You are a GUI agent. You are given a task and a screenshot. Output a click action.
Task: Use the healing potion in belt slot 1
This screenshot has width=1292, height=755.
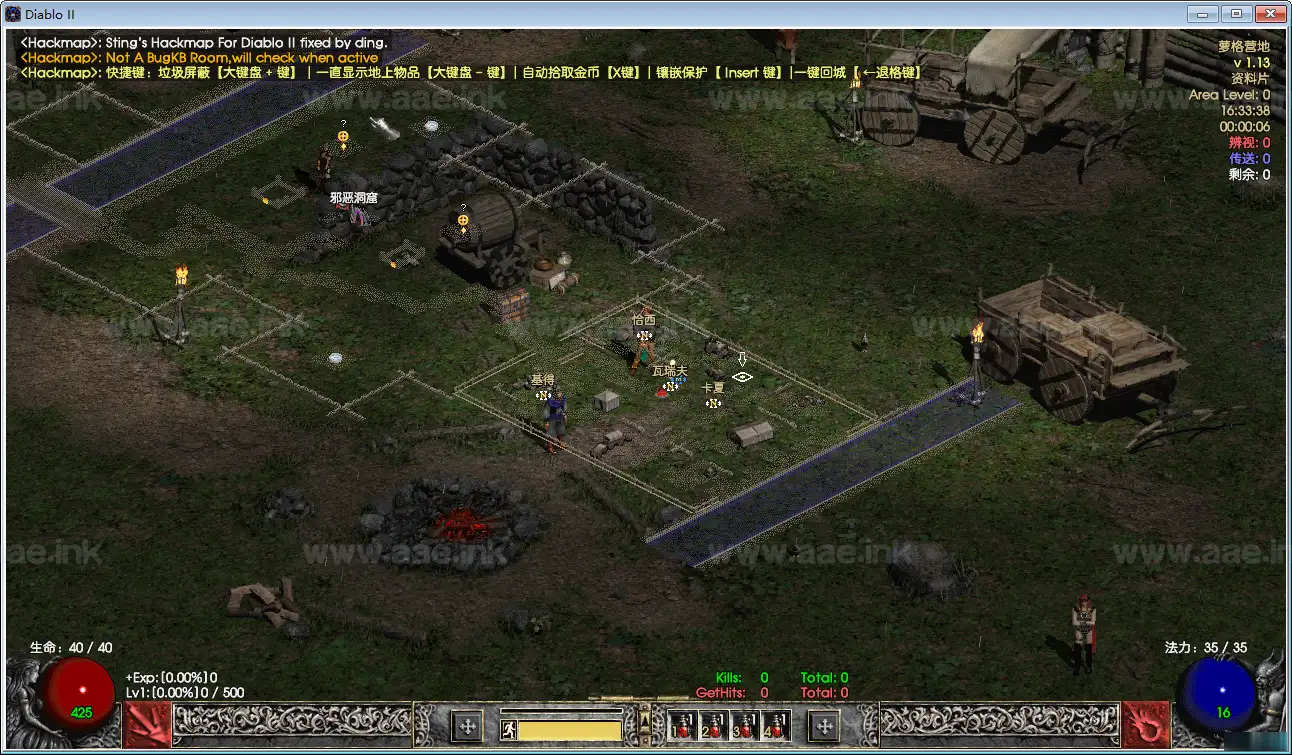[683, 726]
